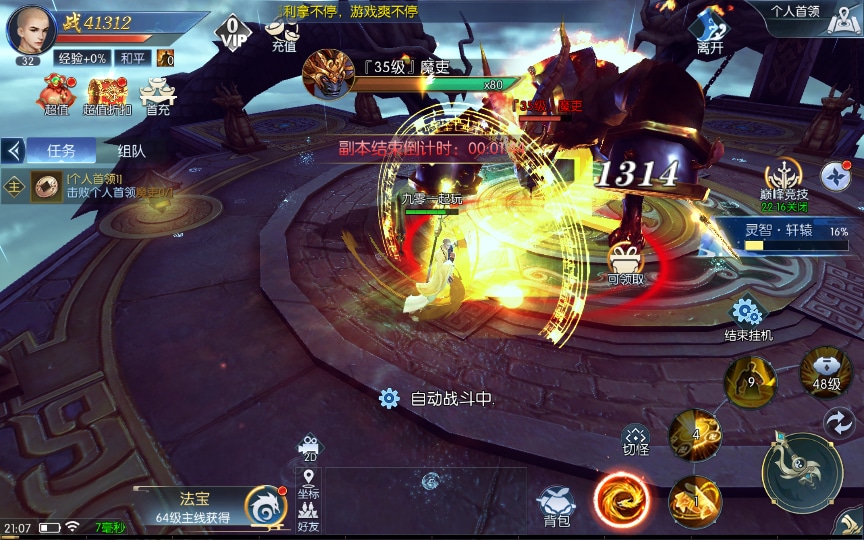Viewport: 864px width, 540px height.
Task: Collapse the quest panel with the arrow
Action: pyautogui.click(x=14, y=151)
